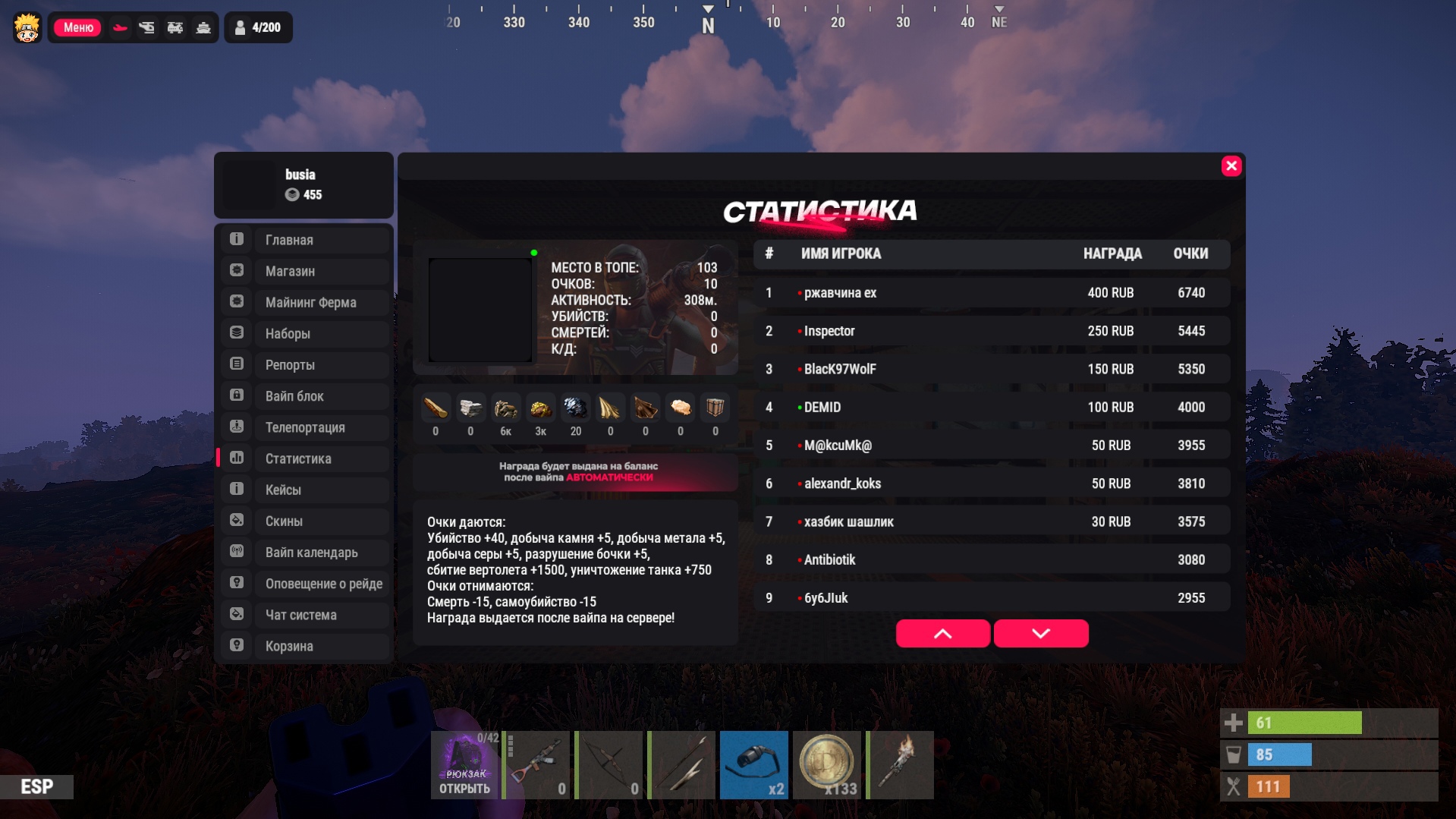Open the Корзина basket section

coord(305,646)
